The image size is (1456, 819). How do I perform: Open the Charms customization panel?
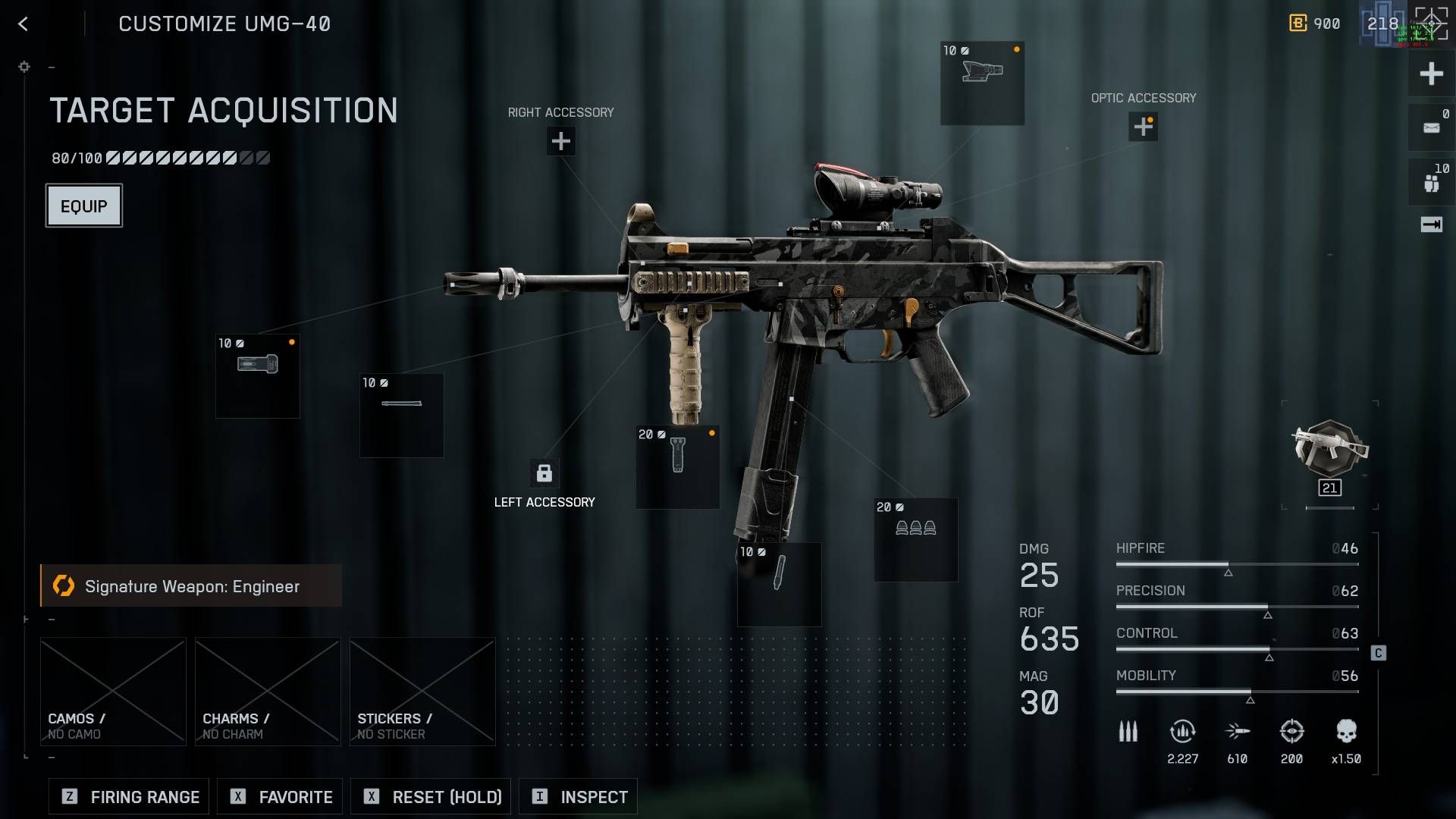click(267, 690)
